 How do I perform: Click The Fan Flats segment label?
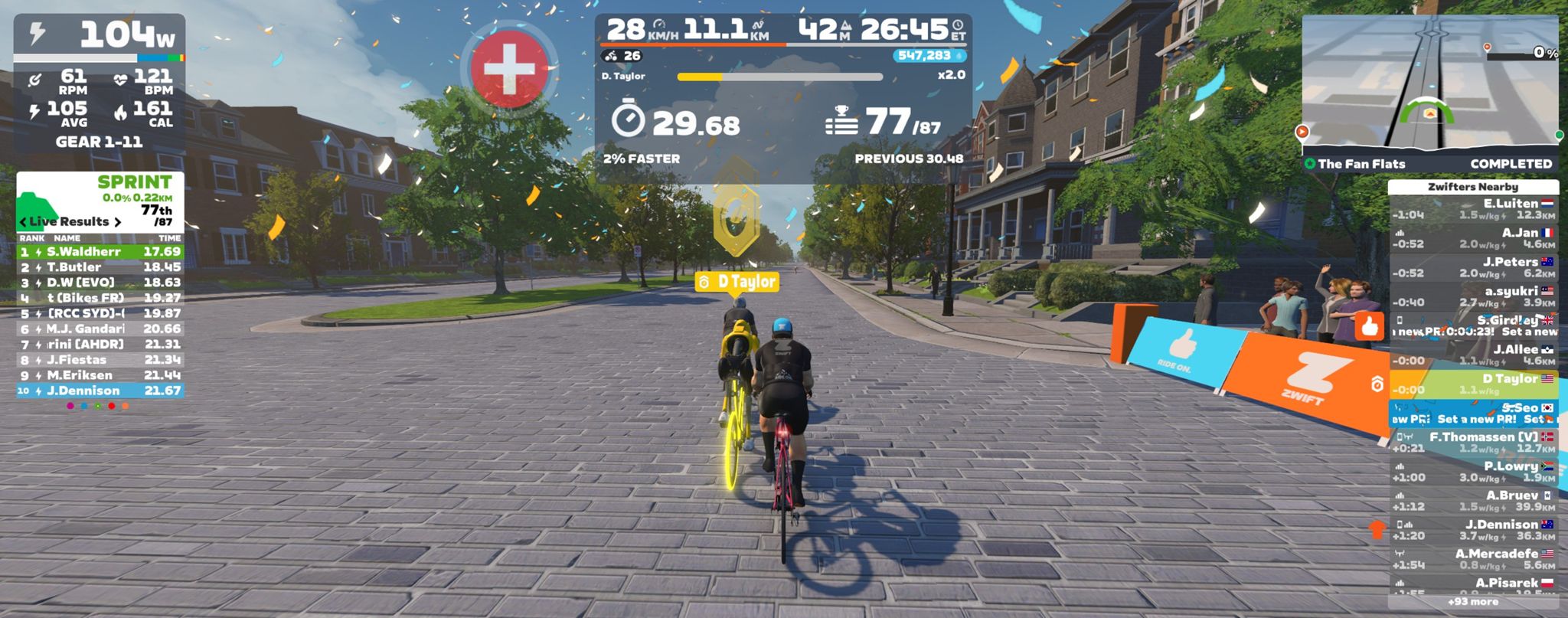1361,164
